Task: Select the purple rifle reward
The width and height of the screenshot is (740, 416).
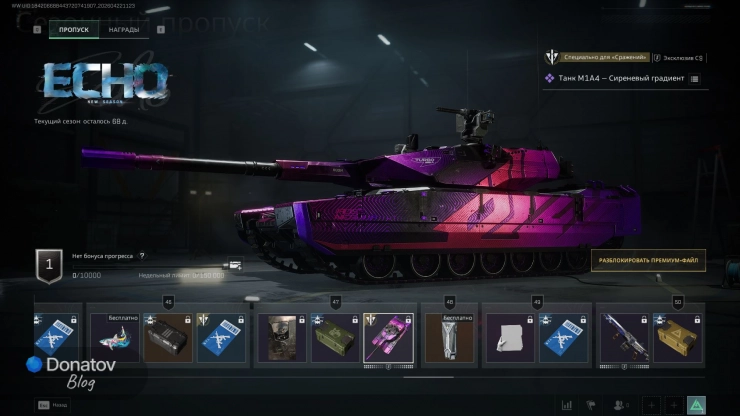Action: coord(623,337)
